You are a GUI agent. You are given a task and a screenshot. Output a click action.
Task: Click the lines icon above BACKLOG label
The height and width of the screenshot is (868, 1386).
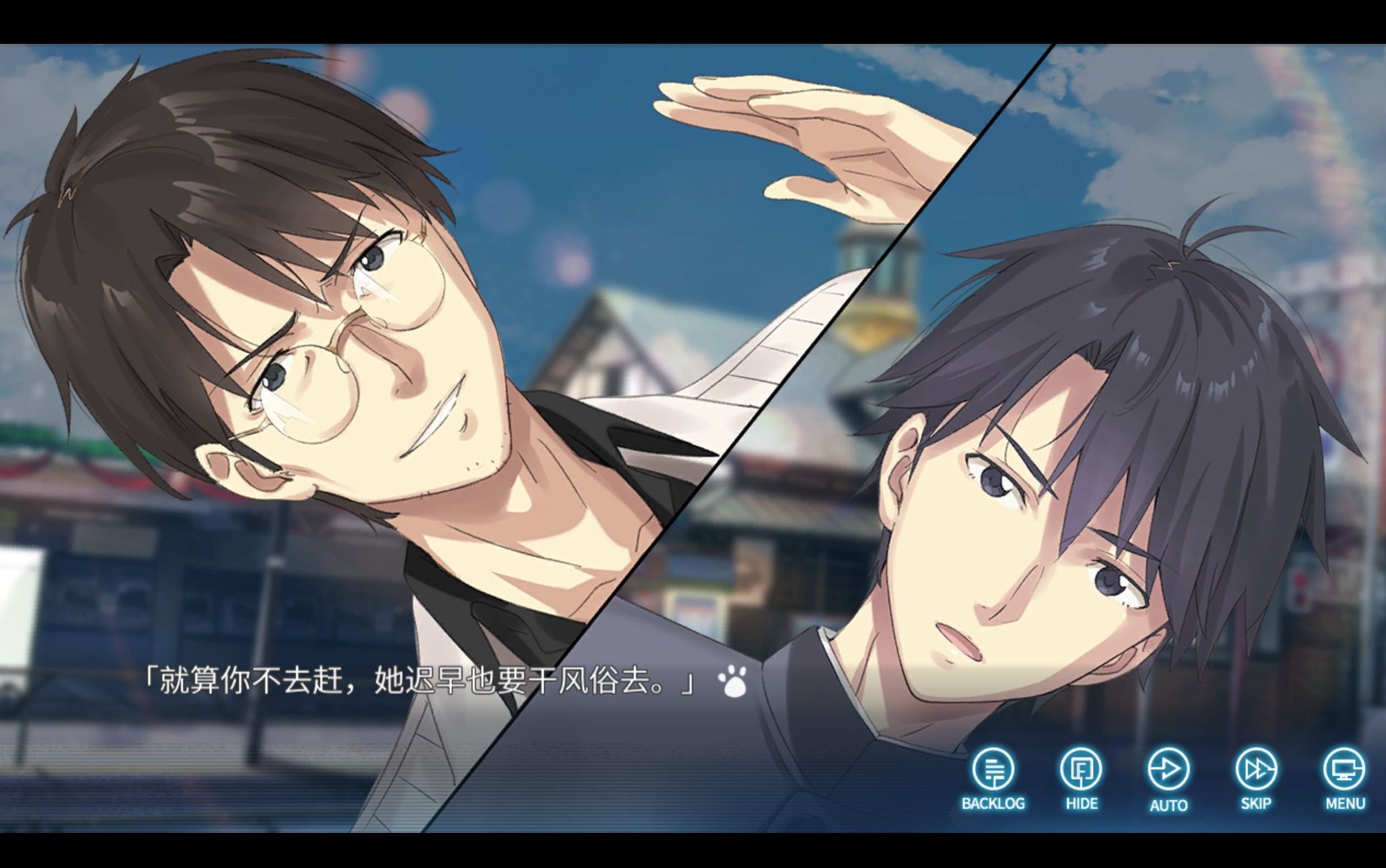993,769
